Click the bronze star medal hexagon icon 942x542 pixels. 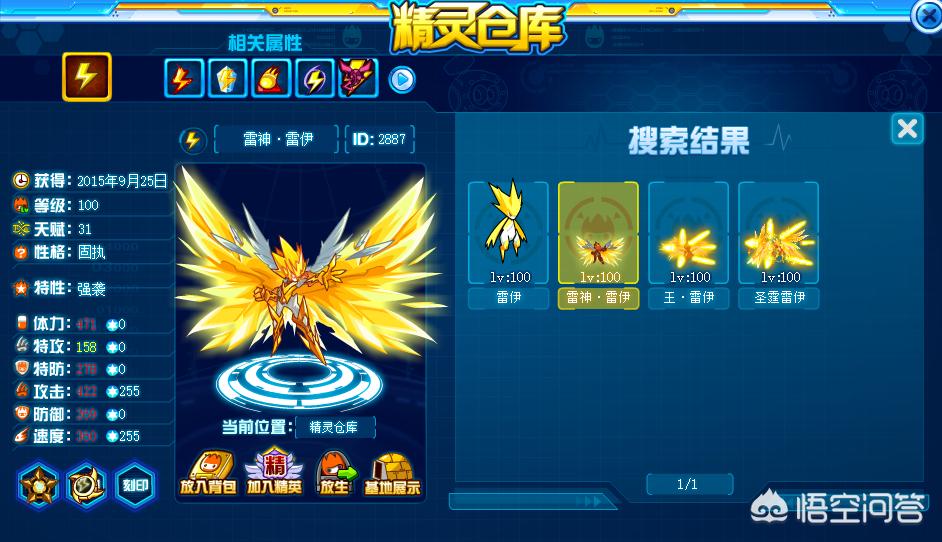point(40,484)
